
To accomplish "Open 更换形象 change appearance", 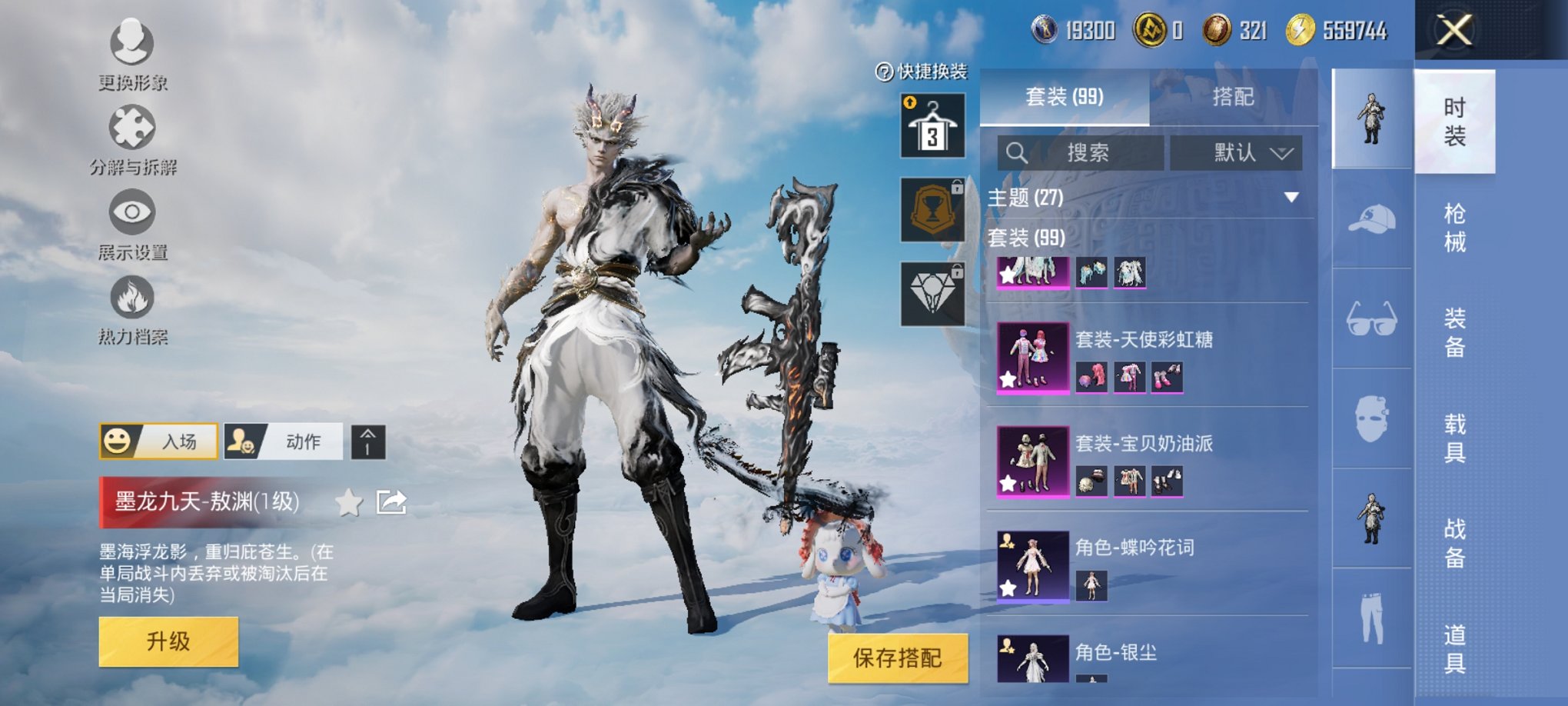I will point(132,54).
